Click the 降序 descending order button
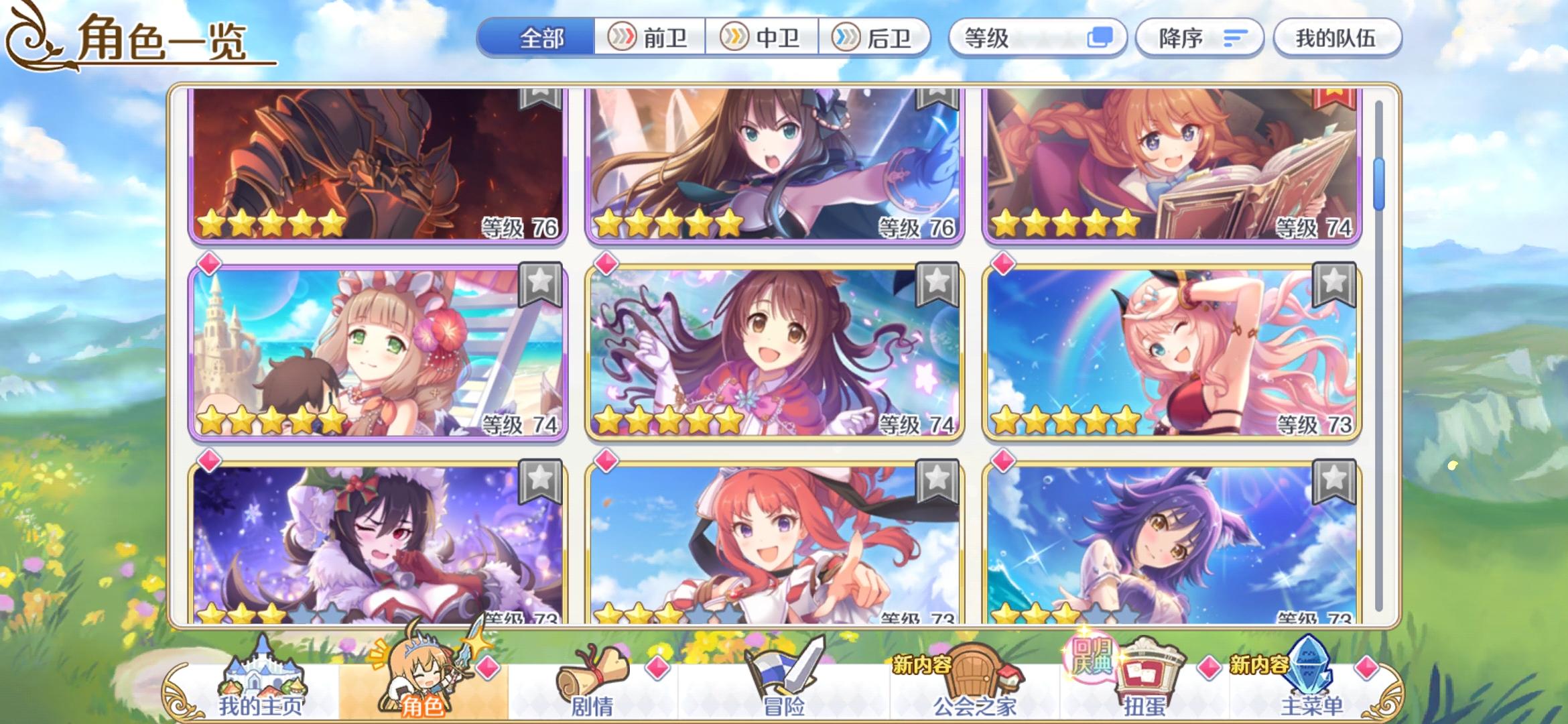This screenshot has height=724, width=1568. (x=1199, y=38)
